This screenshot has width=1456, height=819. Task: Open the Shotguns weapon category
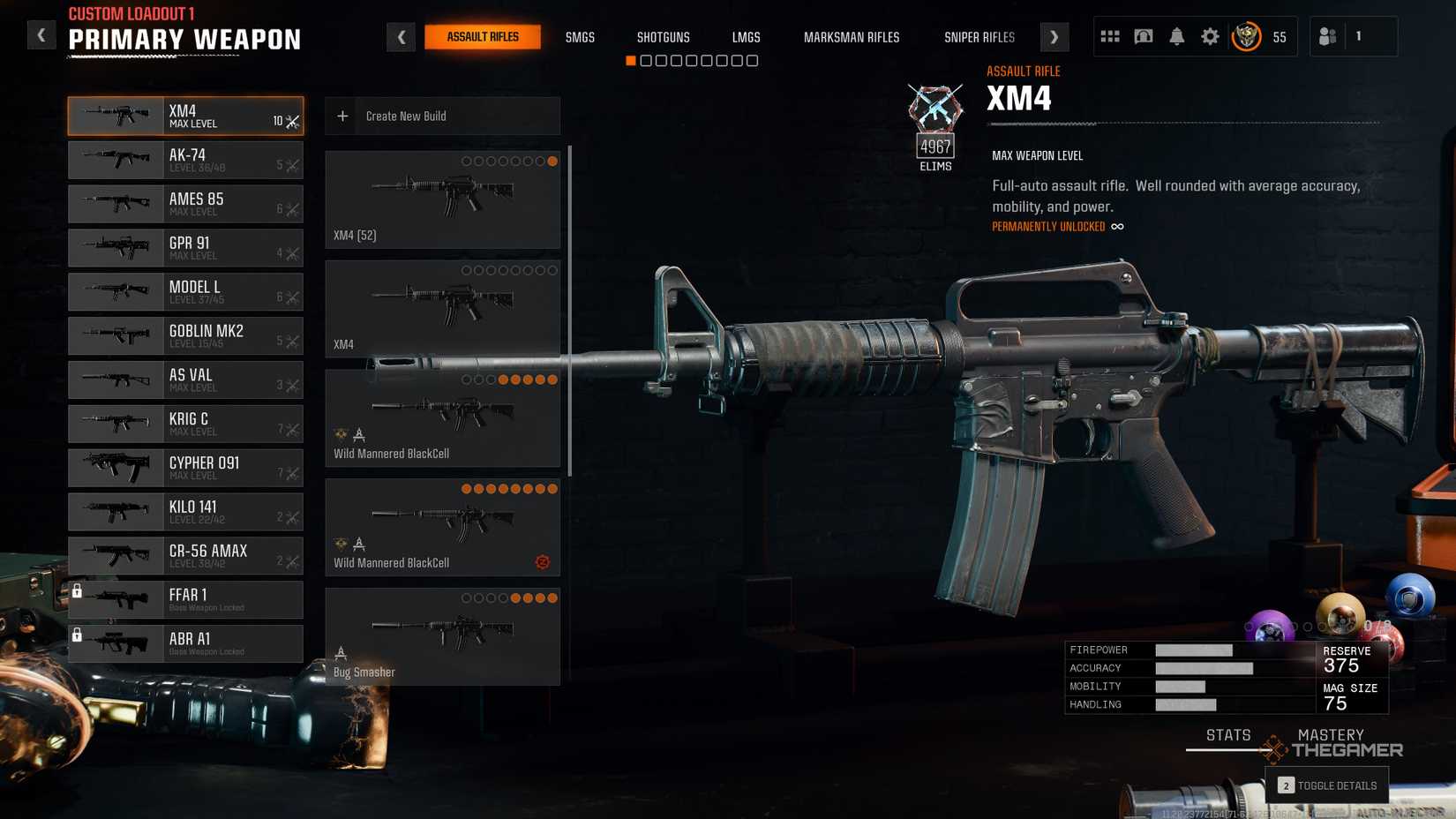(663, 37)
